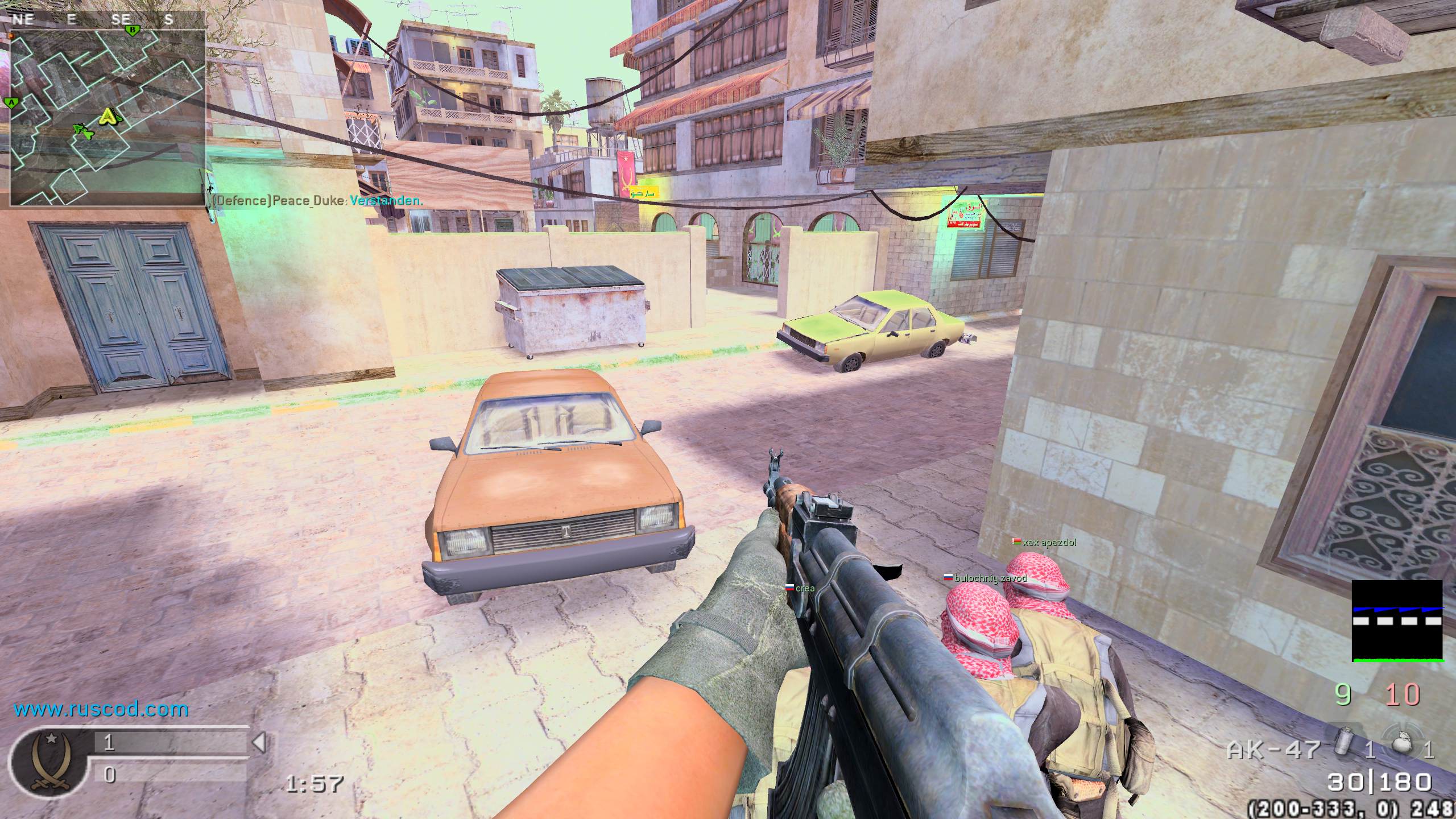The width and height of the screenshot is (1456, 819).
Task: Select the A bombsite marker on minimap
Action: pos(10,103)
